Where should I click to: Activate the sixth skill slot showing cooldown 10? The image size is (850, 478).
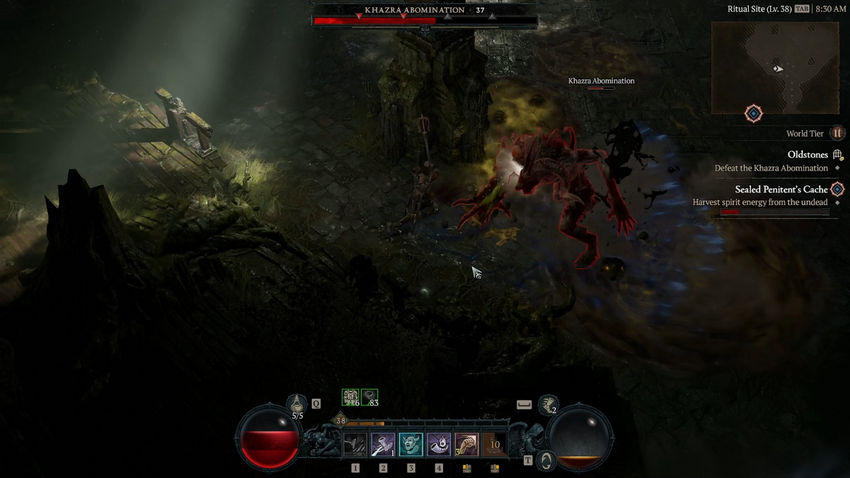click(x=494, y=444)
